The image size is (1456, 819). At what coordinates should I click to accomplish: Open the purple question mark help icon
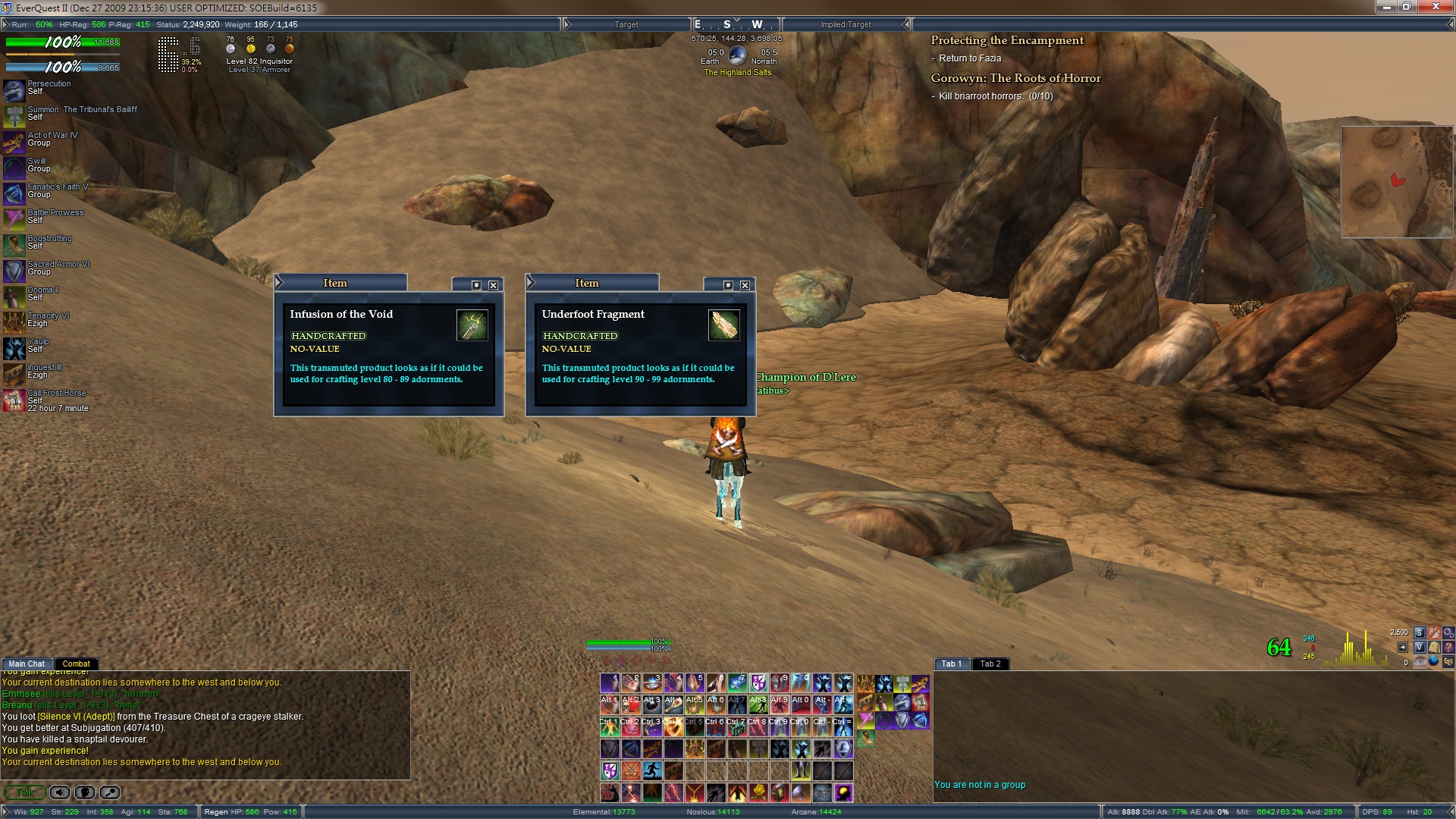[x=1448, y=647]
